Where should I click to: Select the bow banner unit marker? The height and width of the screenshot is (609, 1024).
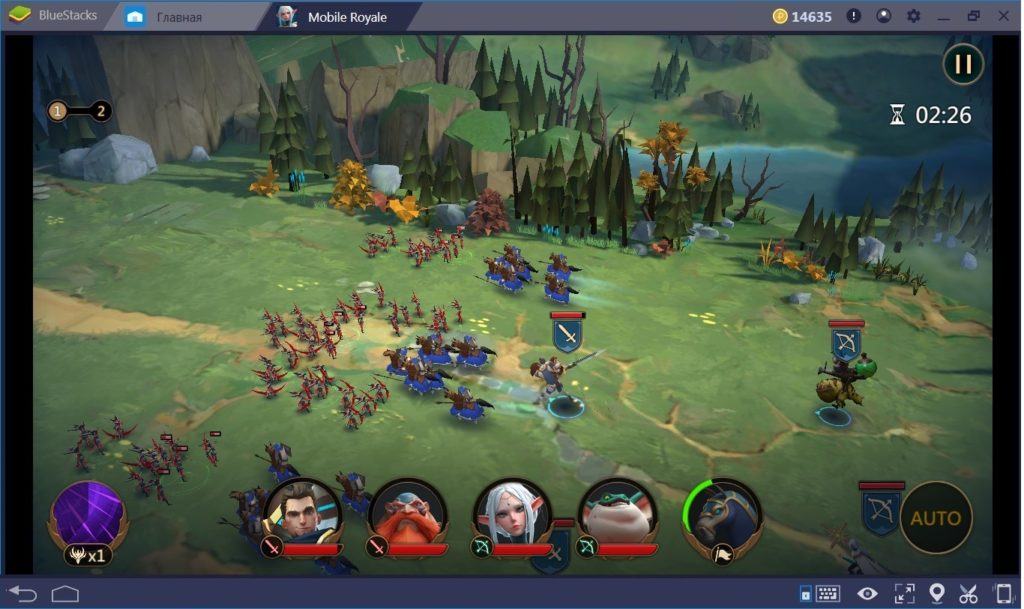pos(846,343)
